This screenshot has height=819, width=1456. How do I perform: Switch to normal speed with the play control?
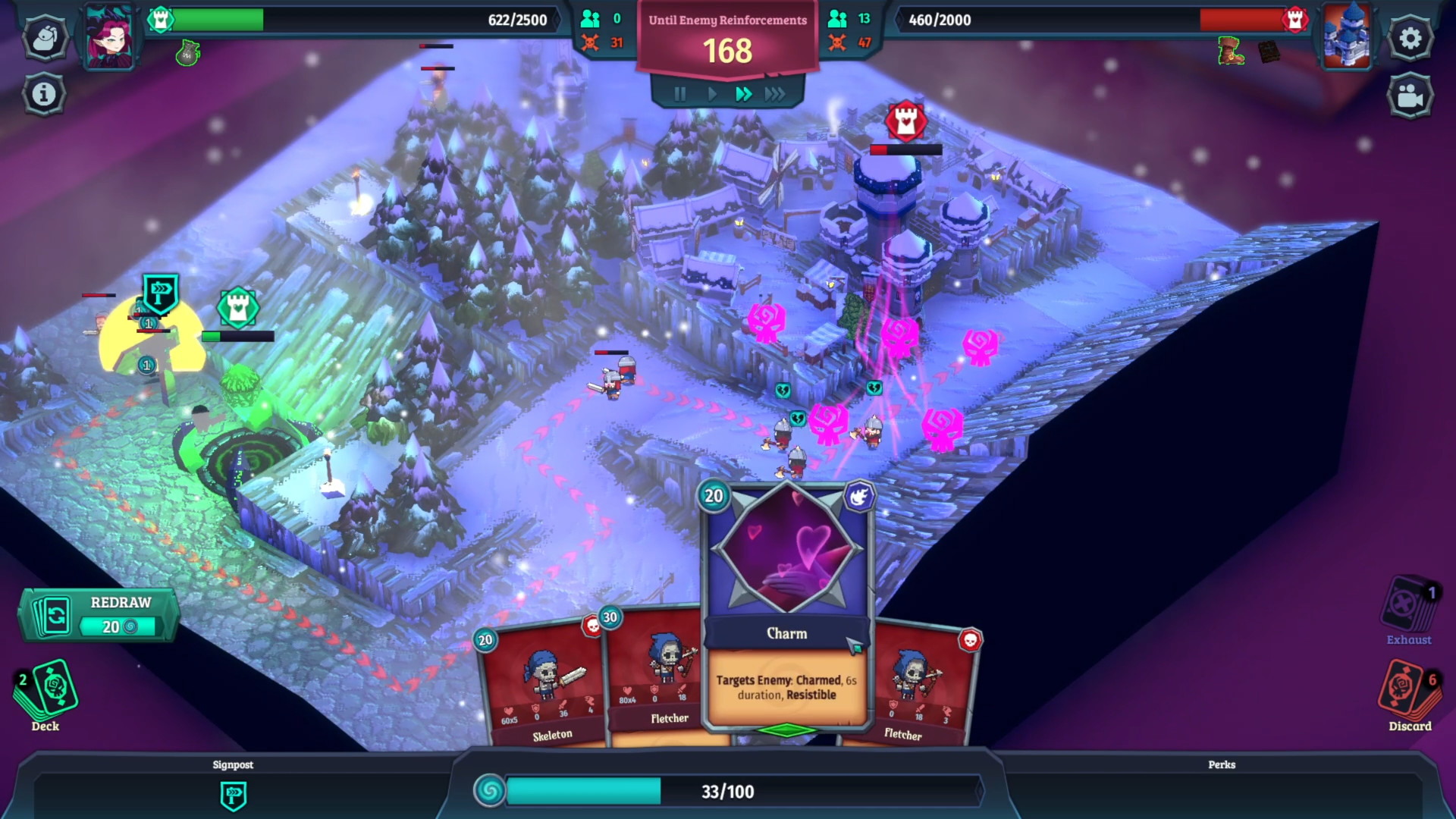(x=711, y=94)
